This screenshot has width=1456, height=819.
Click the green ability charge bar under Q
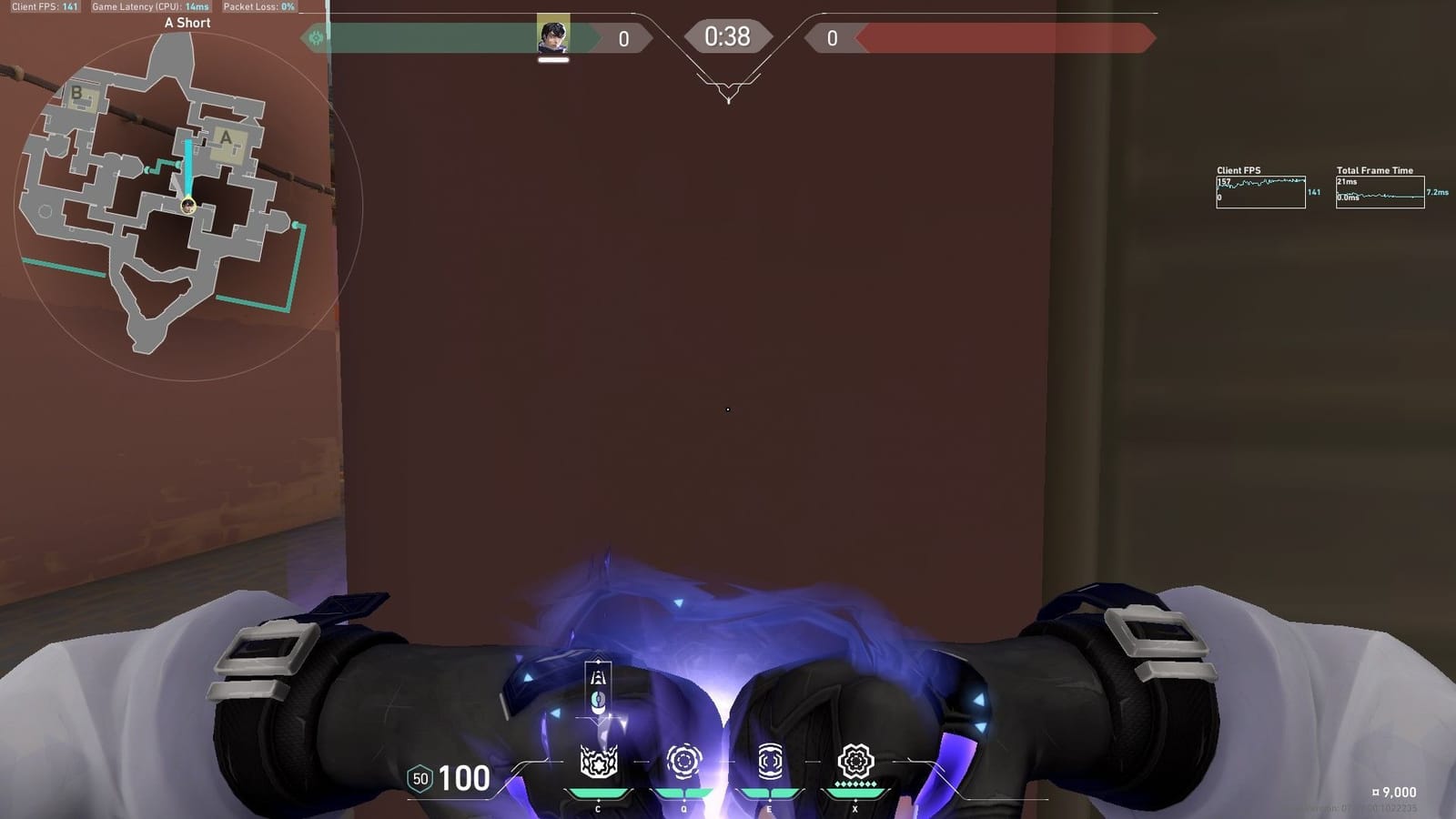[x=682, y=791]
